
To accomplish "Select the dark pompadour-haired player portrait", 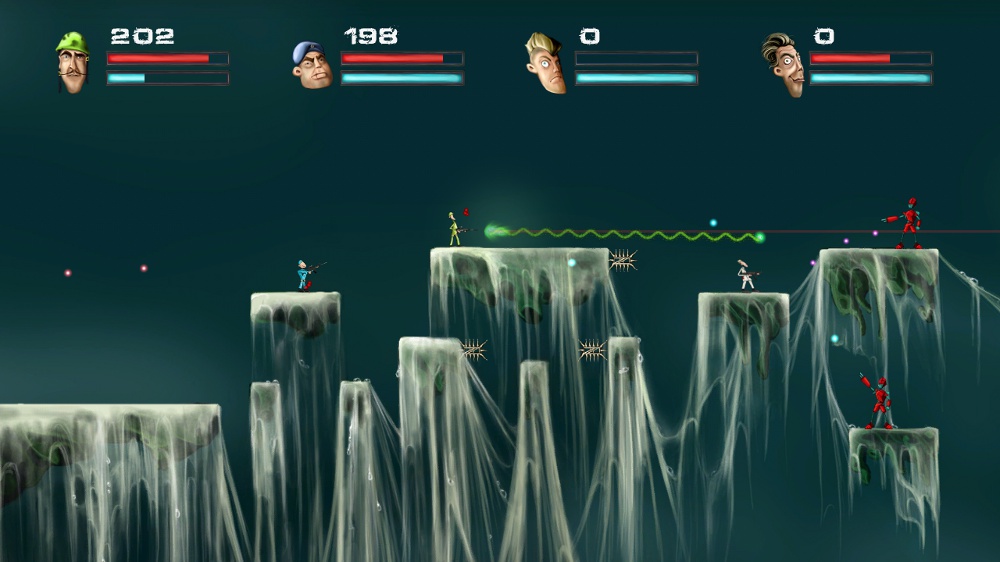I will (x=783, y=65).
